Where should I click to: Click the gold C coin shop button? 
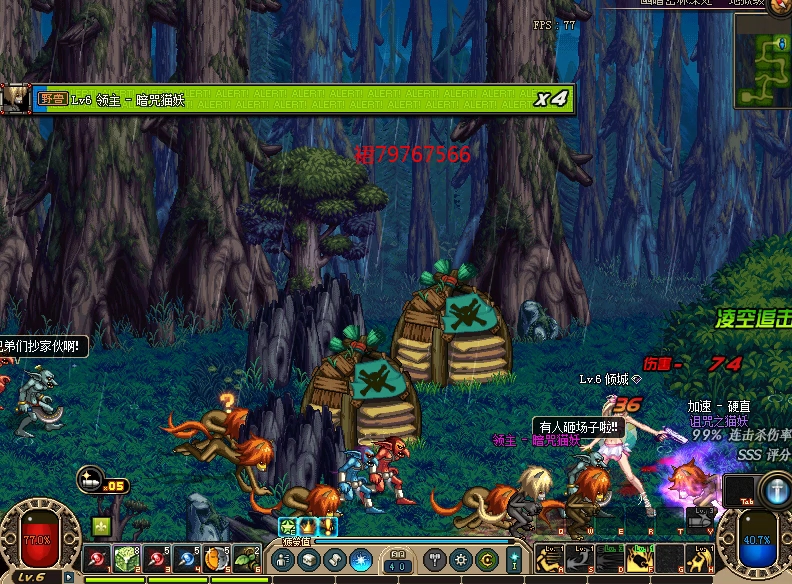click(x=487, y=559)
